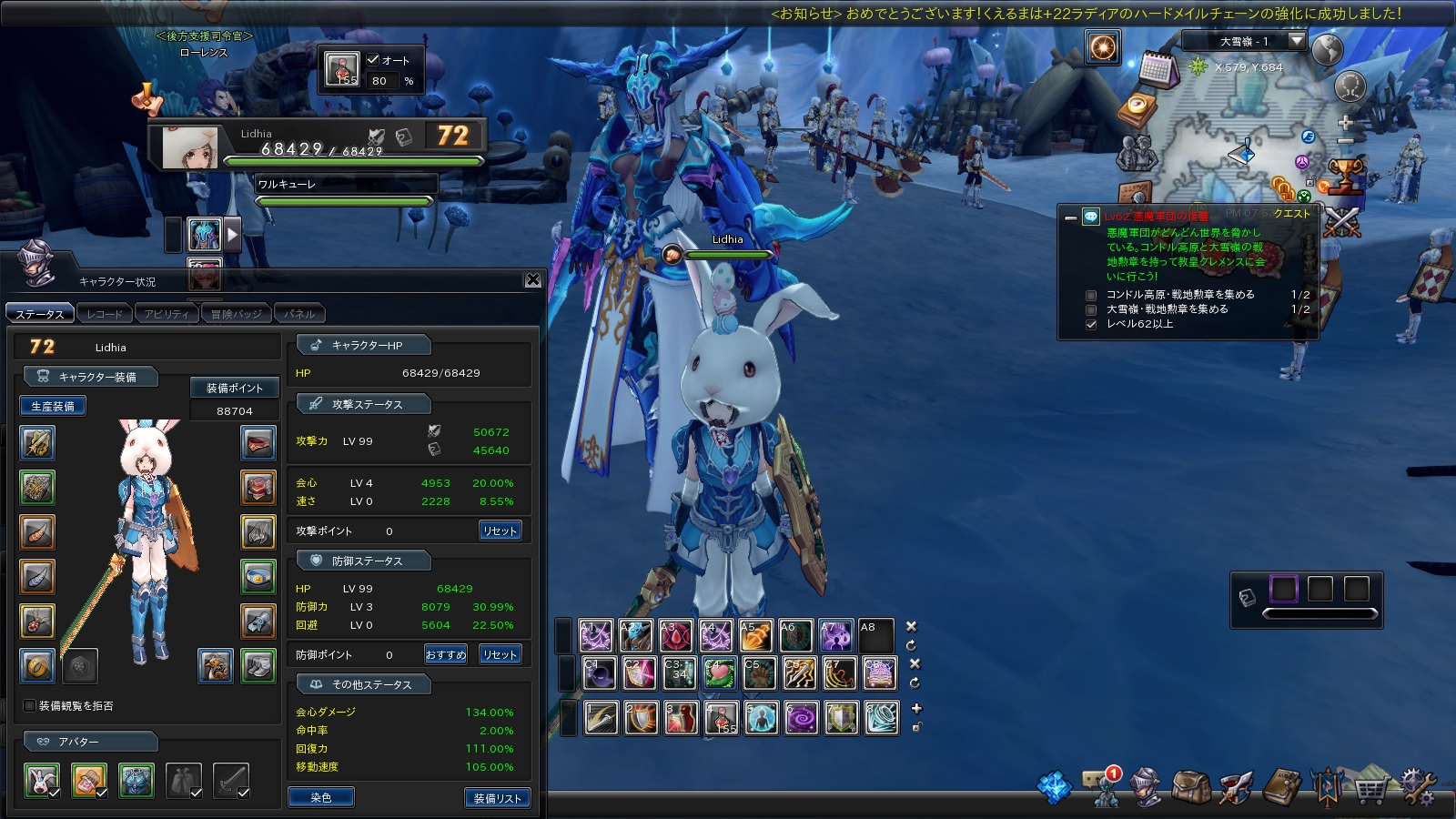Select the パネル tab
The height and width of the screenshot is (819, 1456).
[299, 314]
